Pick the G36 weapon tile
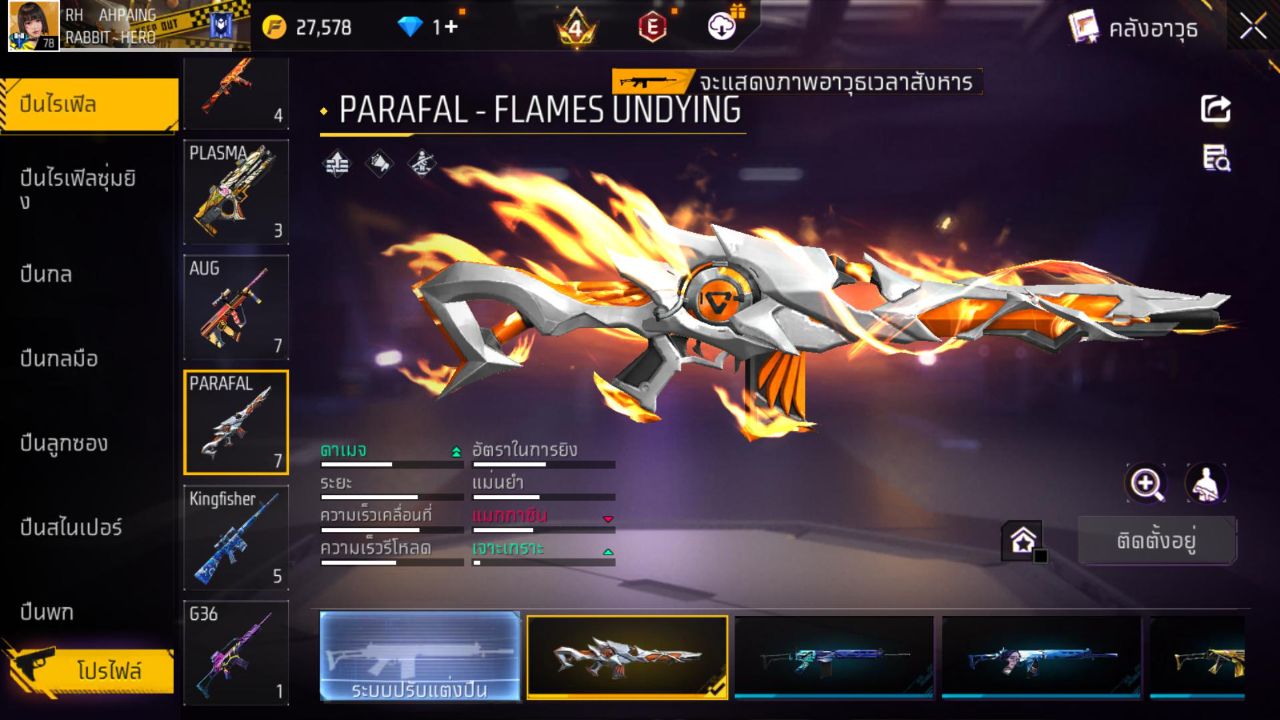Image resolution: width=1280 pixels, height=720 pixels. [236, 652]
